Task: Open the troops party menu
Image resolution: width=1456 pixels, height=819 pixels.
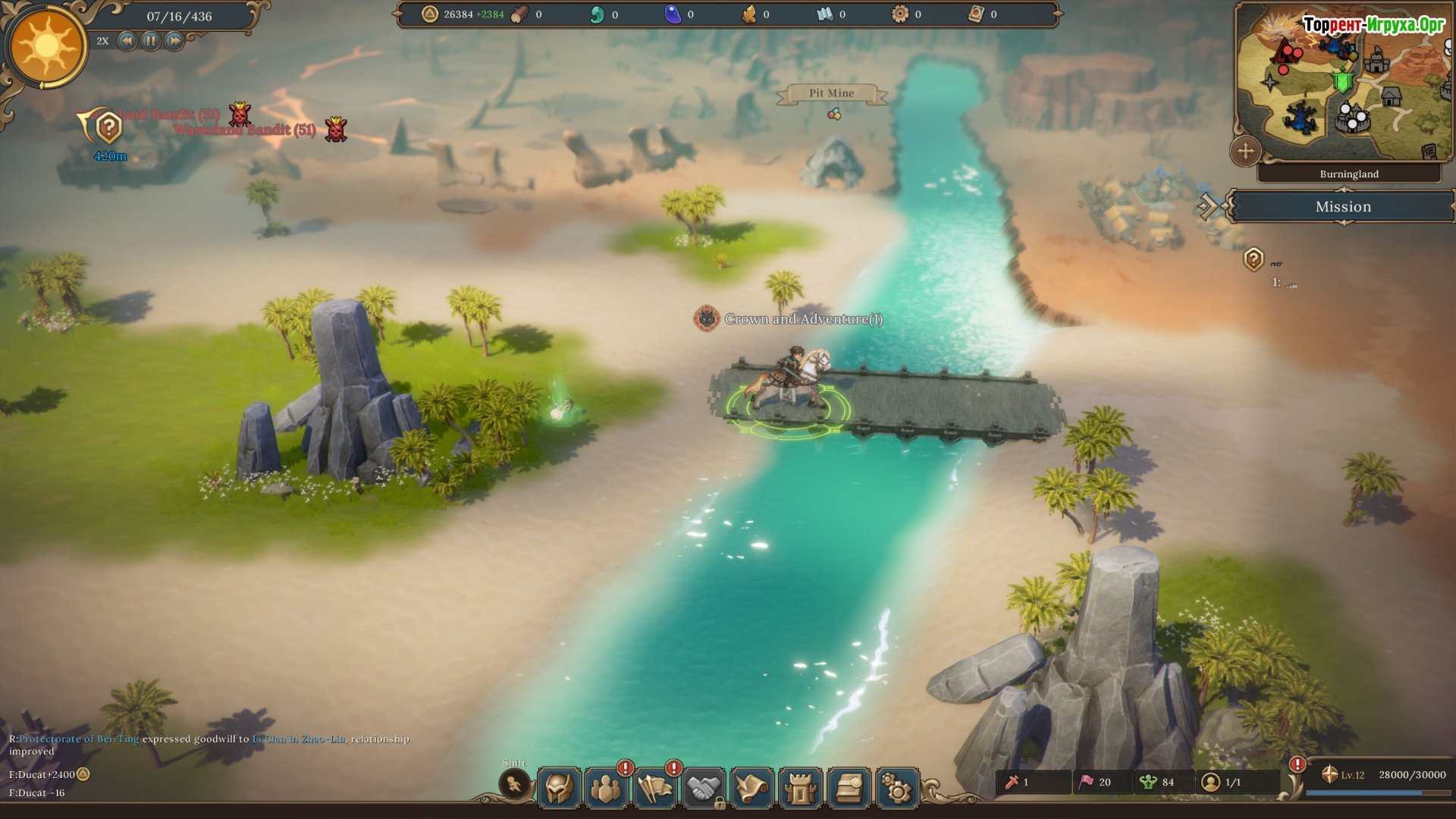Action: (606, 788)
